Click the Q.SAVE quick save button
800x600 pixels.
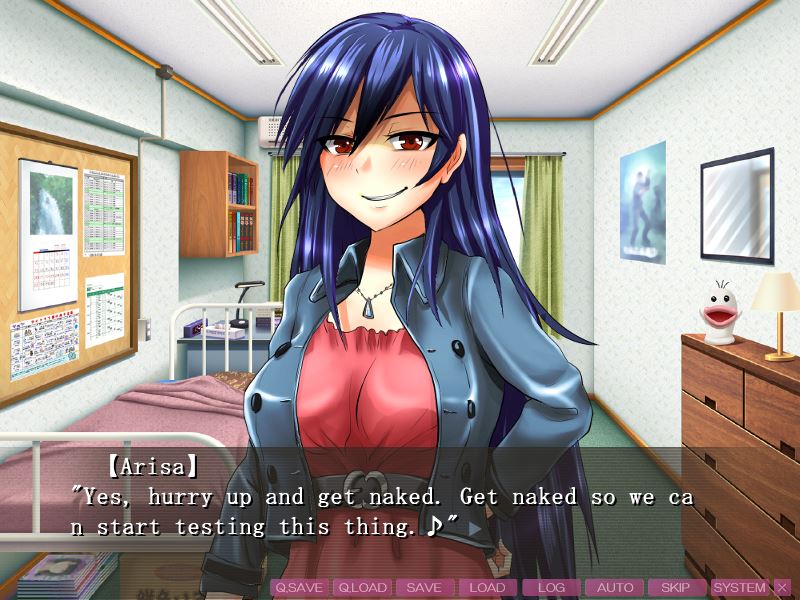(x=299, y=588)
